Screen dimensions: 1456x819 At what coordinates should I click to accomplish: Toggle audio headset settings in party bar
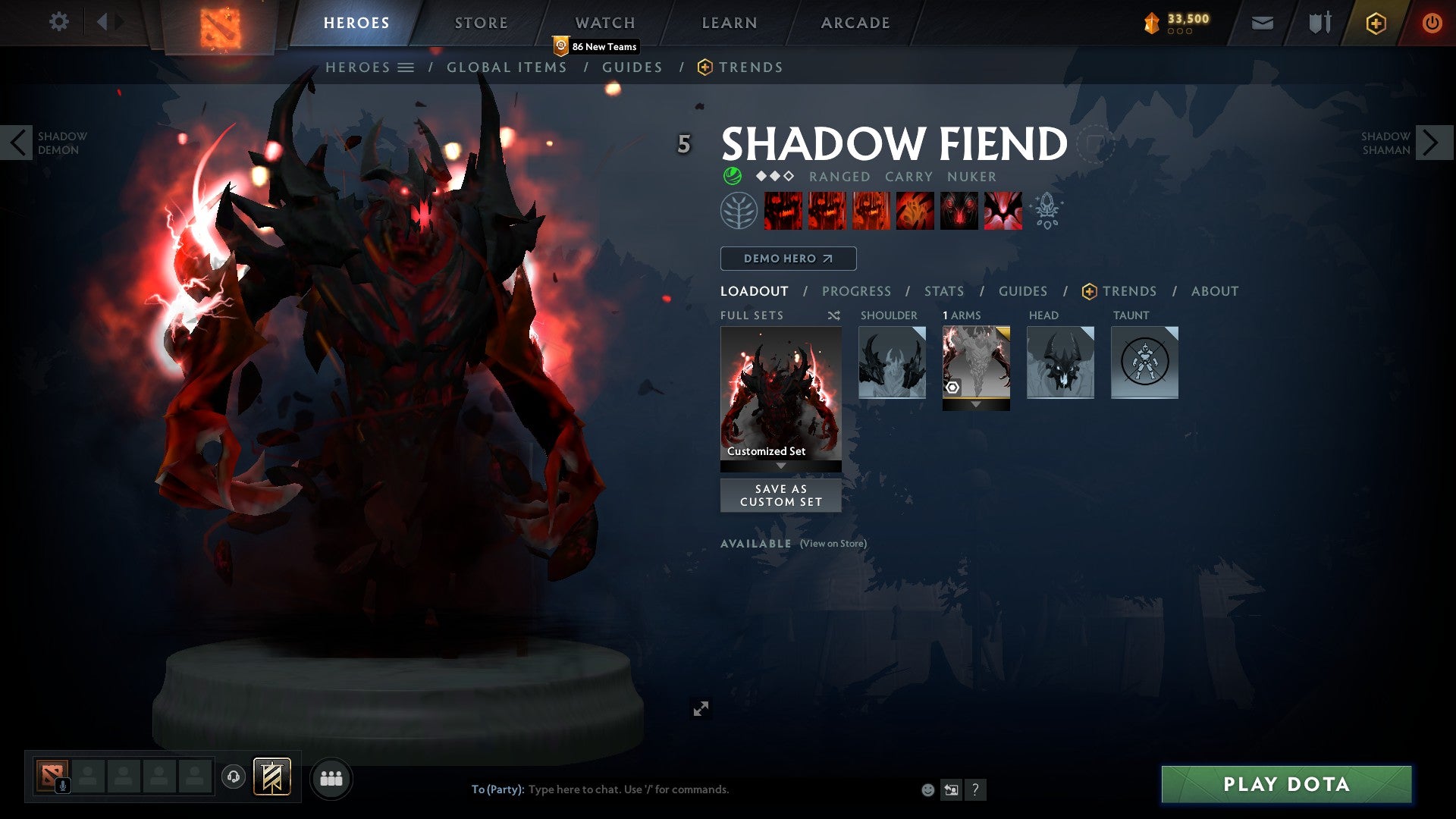(x=233, y=777)
